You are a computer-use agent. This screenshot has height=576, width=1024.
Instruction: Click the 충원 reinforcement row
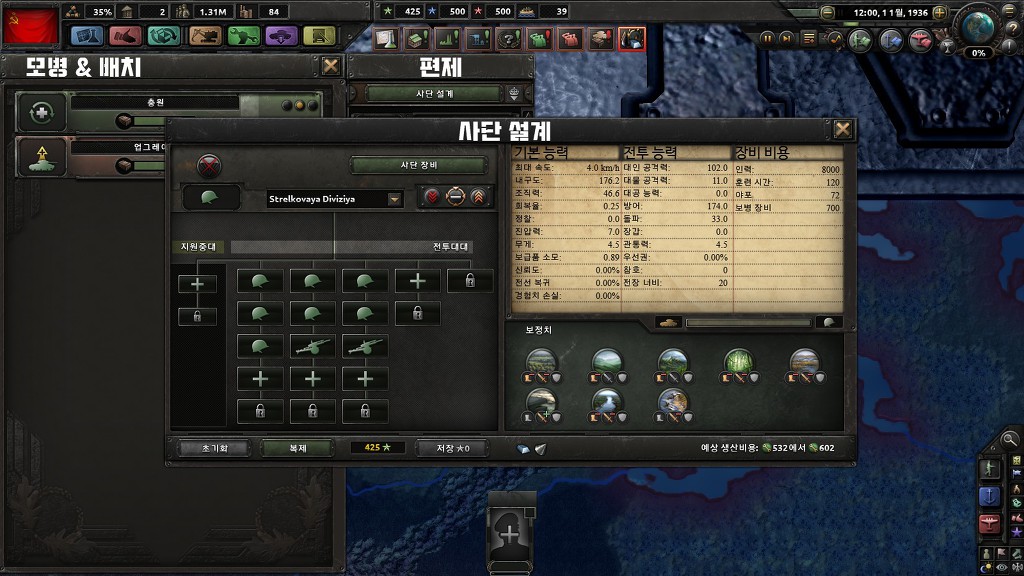point(170,112)
